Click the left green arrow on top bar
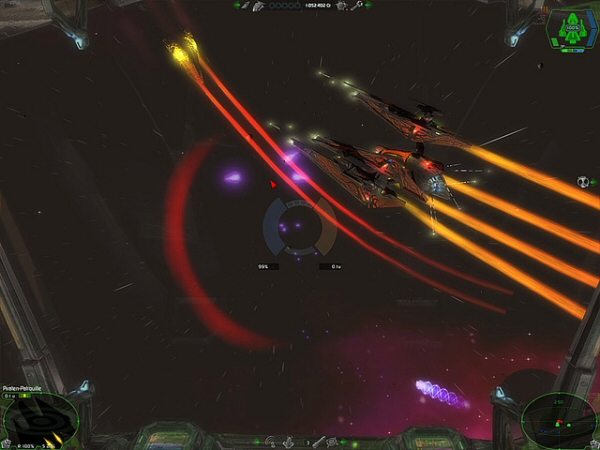600x450 pixels. click(237, 6)
